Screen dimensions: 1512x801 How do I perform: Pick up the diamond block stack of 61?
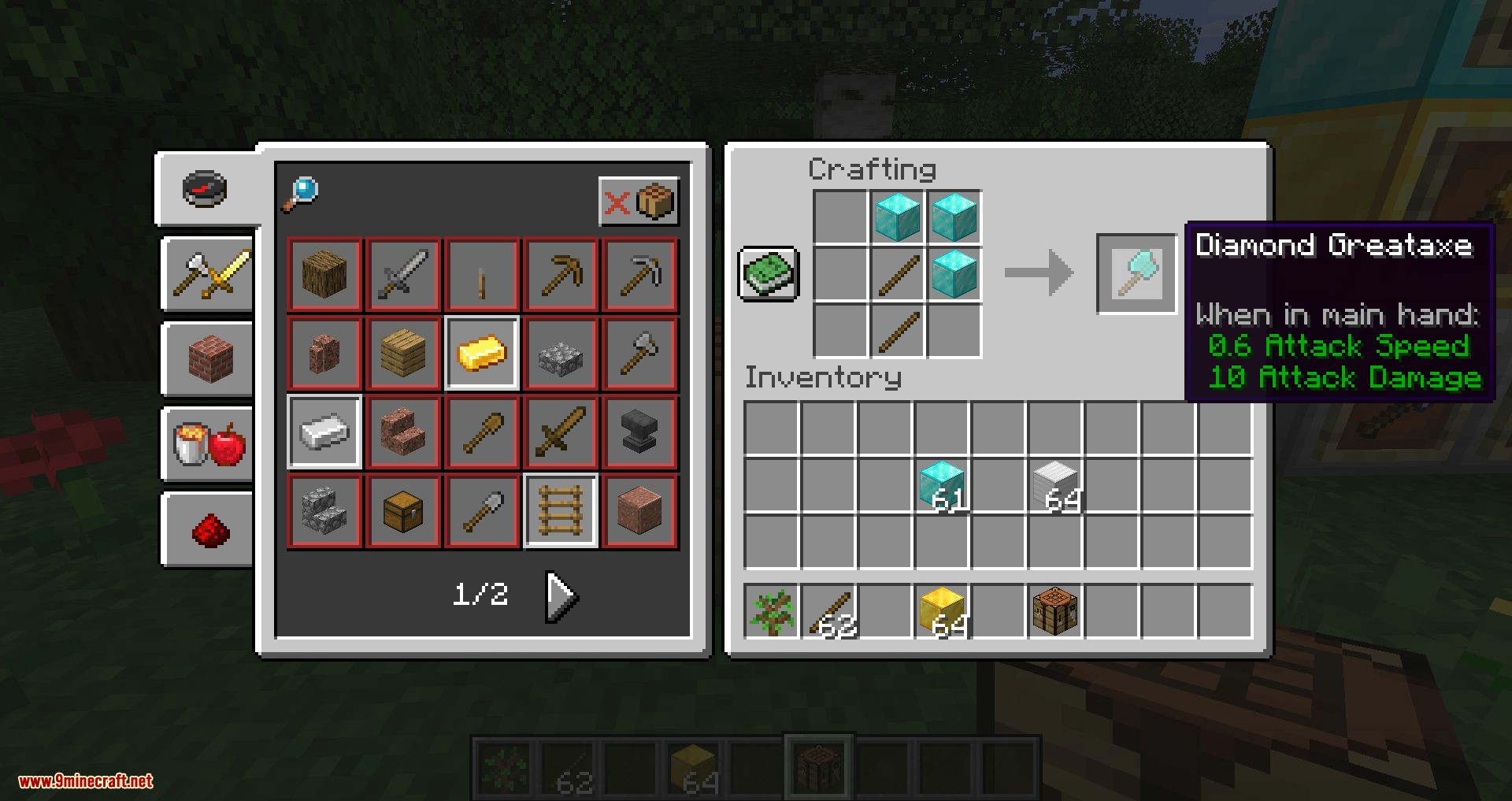click(942, 485)
